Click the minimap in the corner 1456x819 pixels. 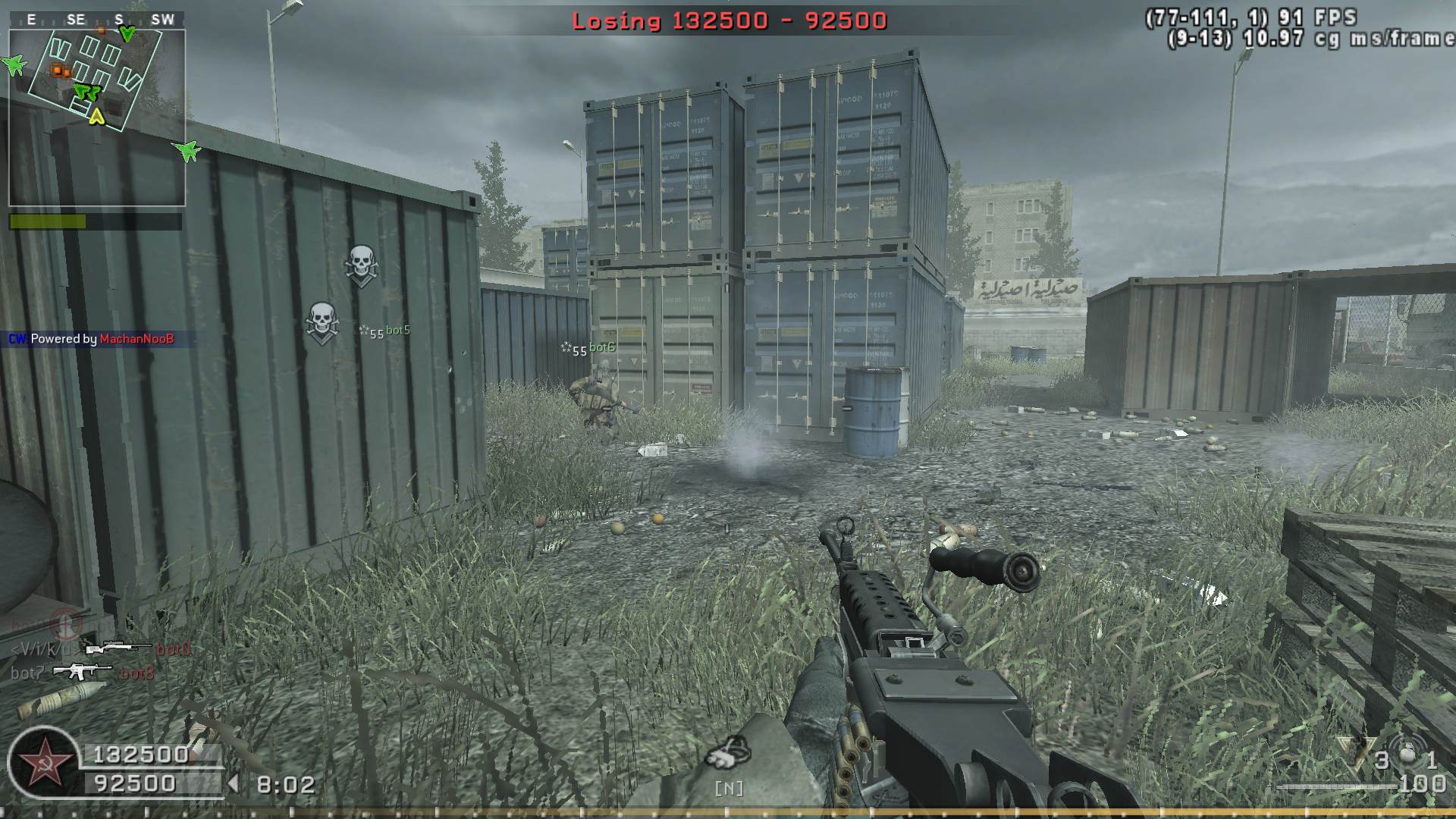(97, 108)
